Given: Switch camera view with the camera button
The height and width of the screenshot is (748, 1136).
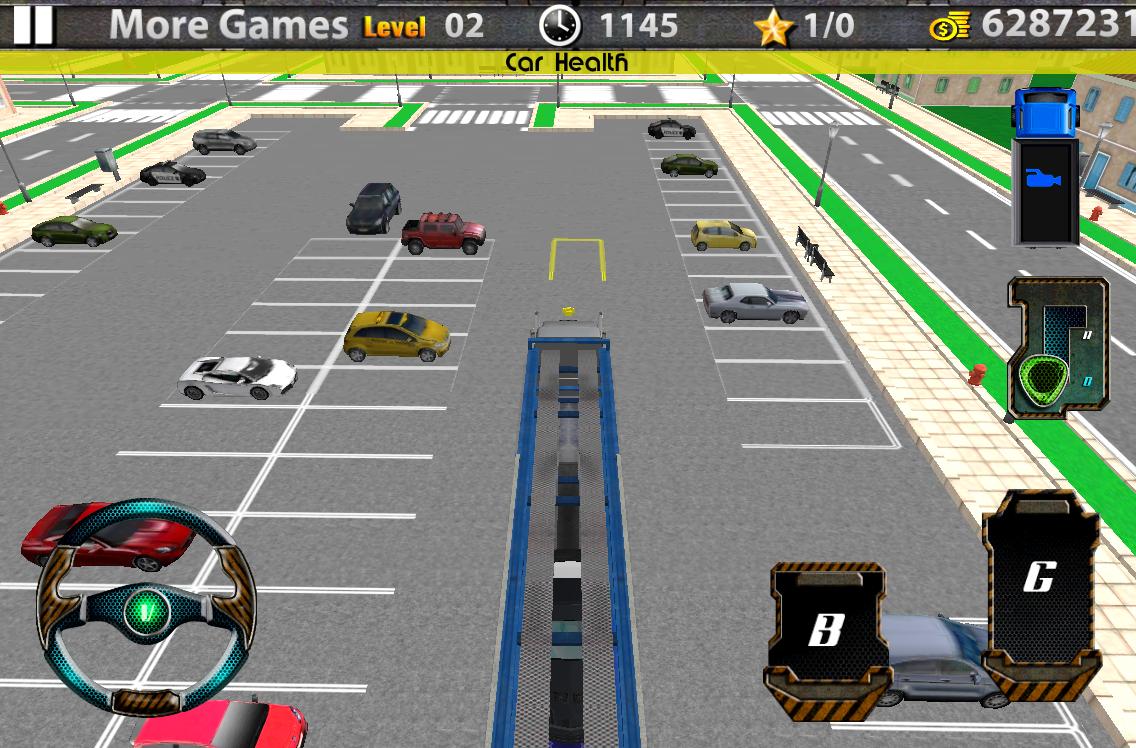Looking at the screenshot, I should click(1045, 180).
